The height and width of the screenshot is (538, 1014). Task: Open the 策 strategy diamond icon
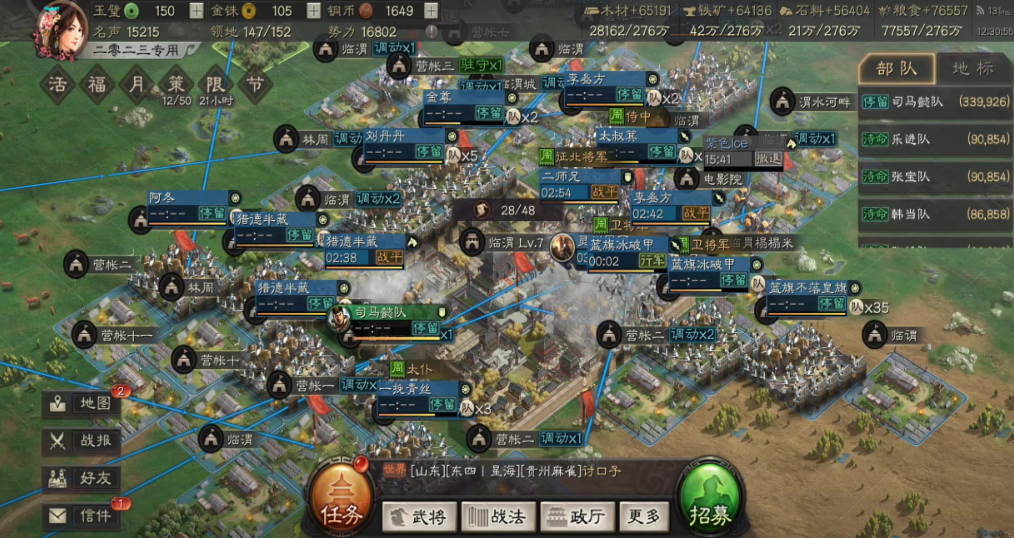click(175, 83)
